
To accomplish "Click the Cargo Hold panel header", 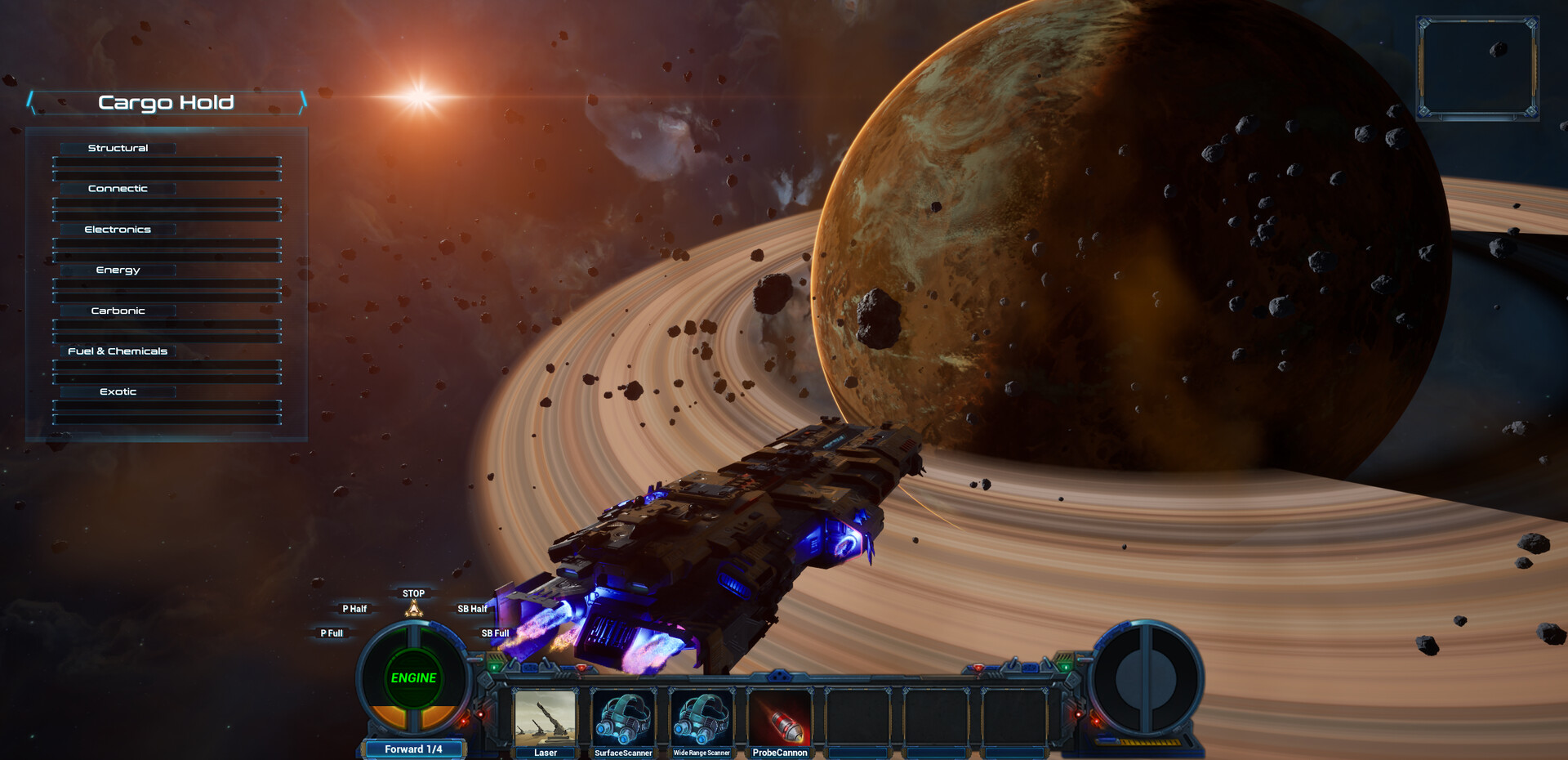I will click(x=167, y=102).
